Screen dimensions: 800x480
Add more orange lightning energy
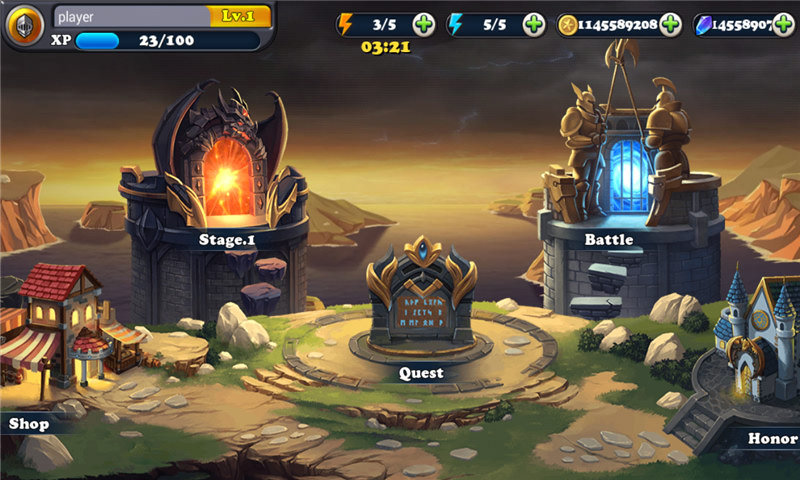tap(424, 25)
